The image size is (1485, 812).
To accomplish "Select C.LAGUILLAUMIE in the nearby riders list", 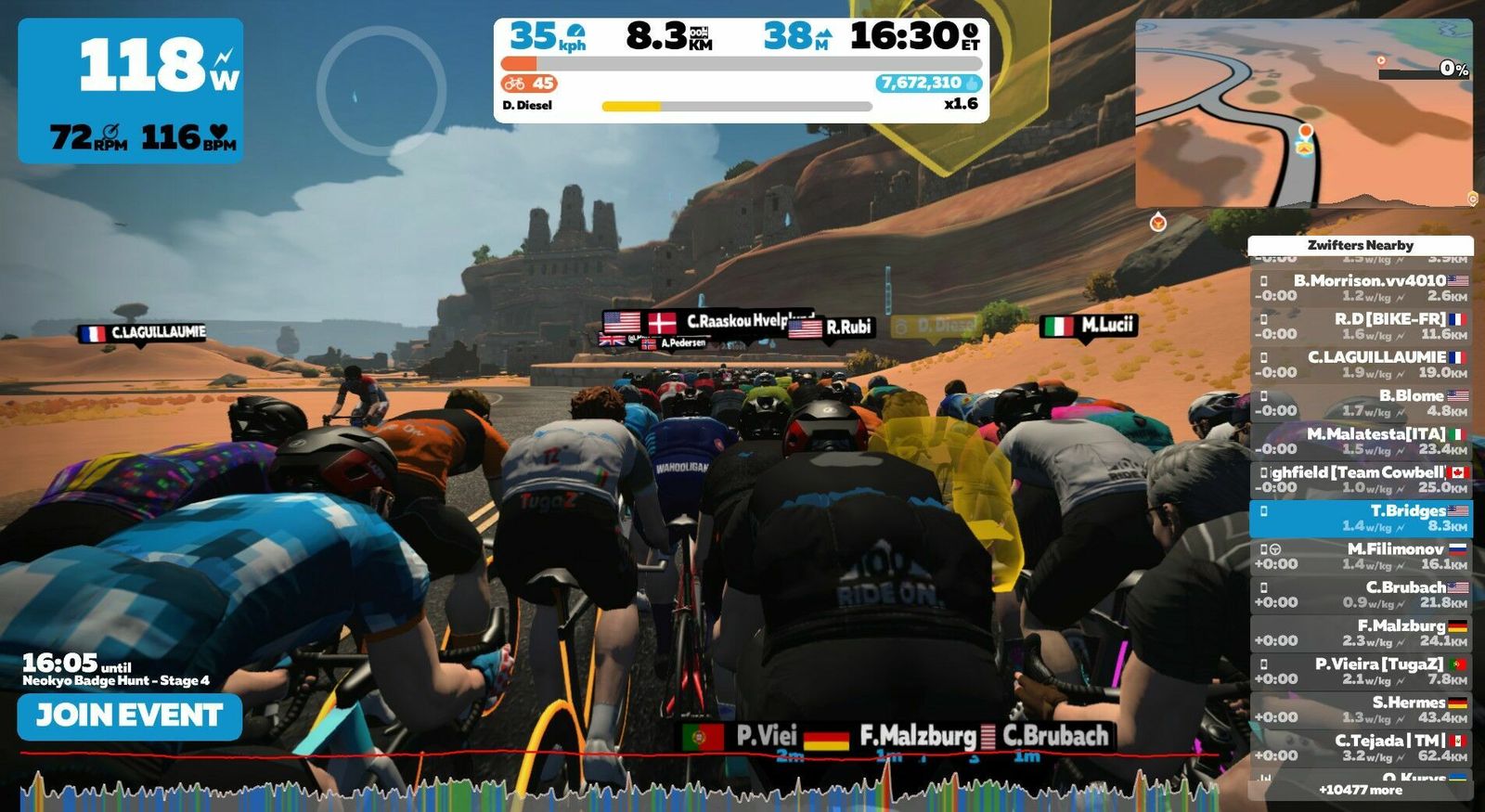I will [1361, 364].
